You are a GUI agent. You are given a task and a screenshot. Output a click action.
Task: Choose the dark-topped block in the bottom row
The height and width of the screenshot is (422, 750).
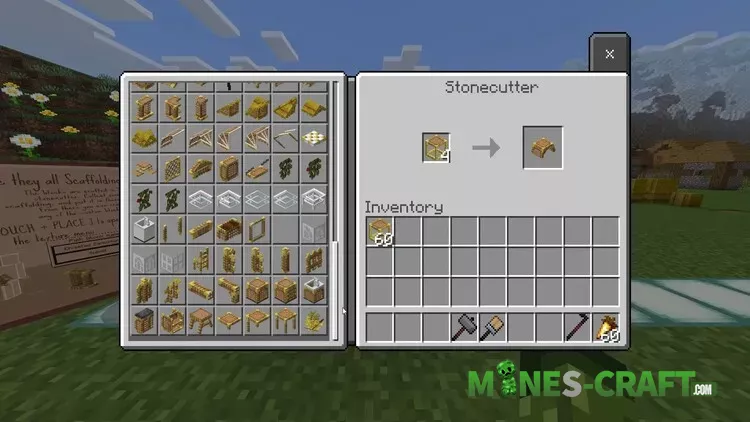click(144, 322)
